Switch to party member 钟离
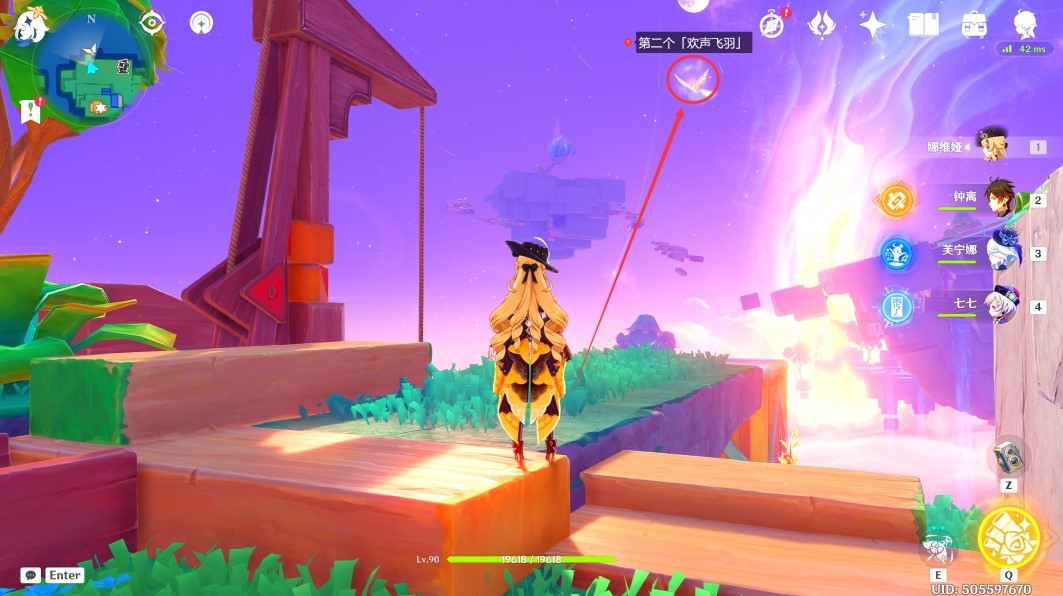1063x596 pixels. (x=1000, y=200)
